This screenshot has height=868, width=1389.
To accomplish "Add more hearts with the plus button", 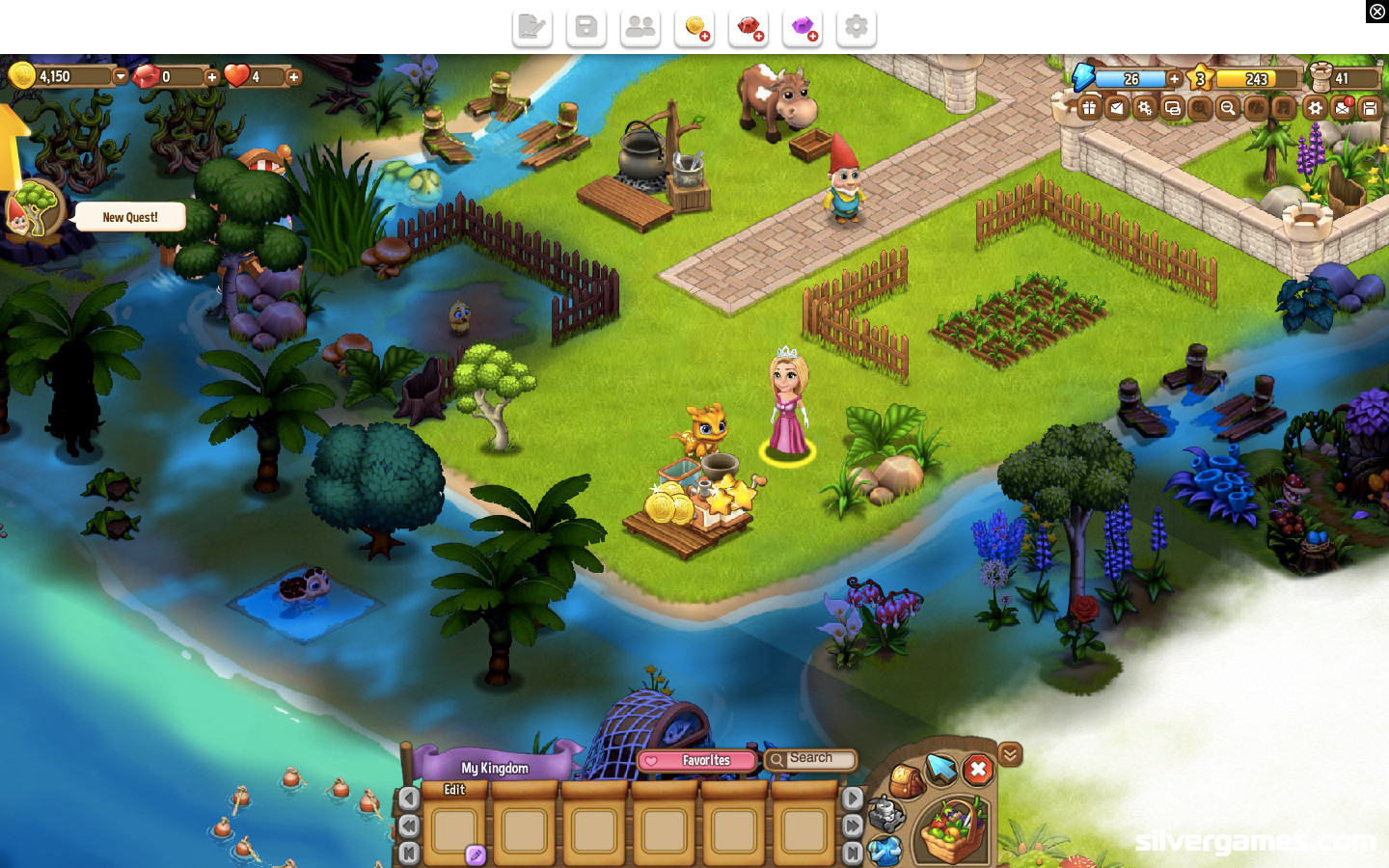I will click(293, 77).
